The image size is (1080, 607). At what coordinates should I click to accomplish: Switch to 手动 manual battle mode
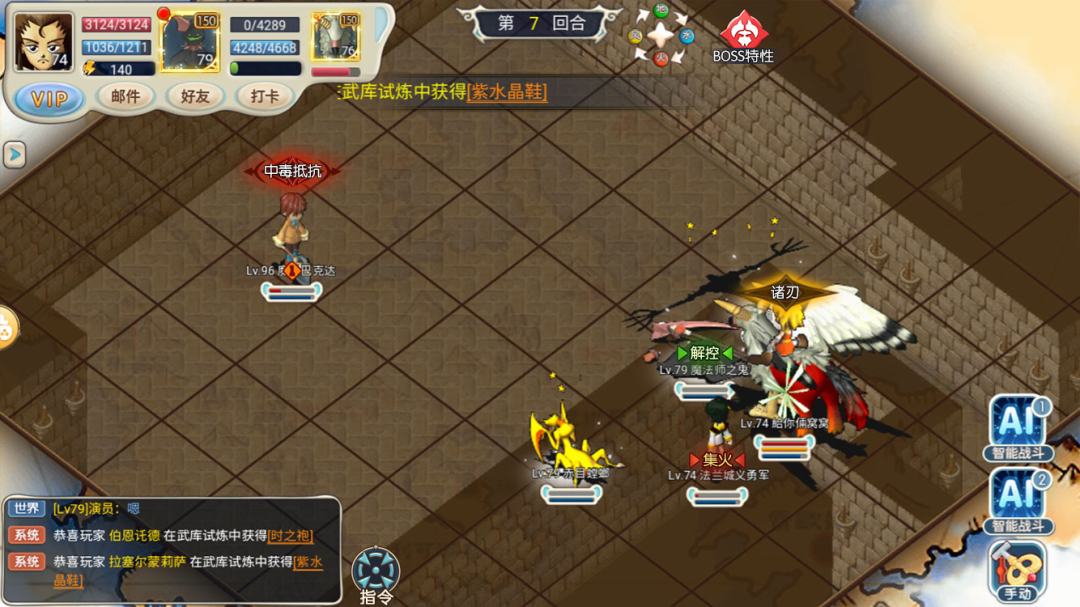click(x=1017, y=570)
